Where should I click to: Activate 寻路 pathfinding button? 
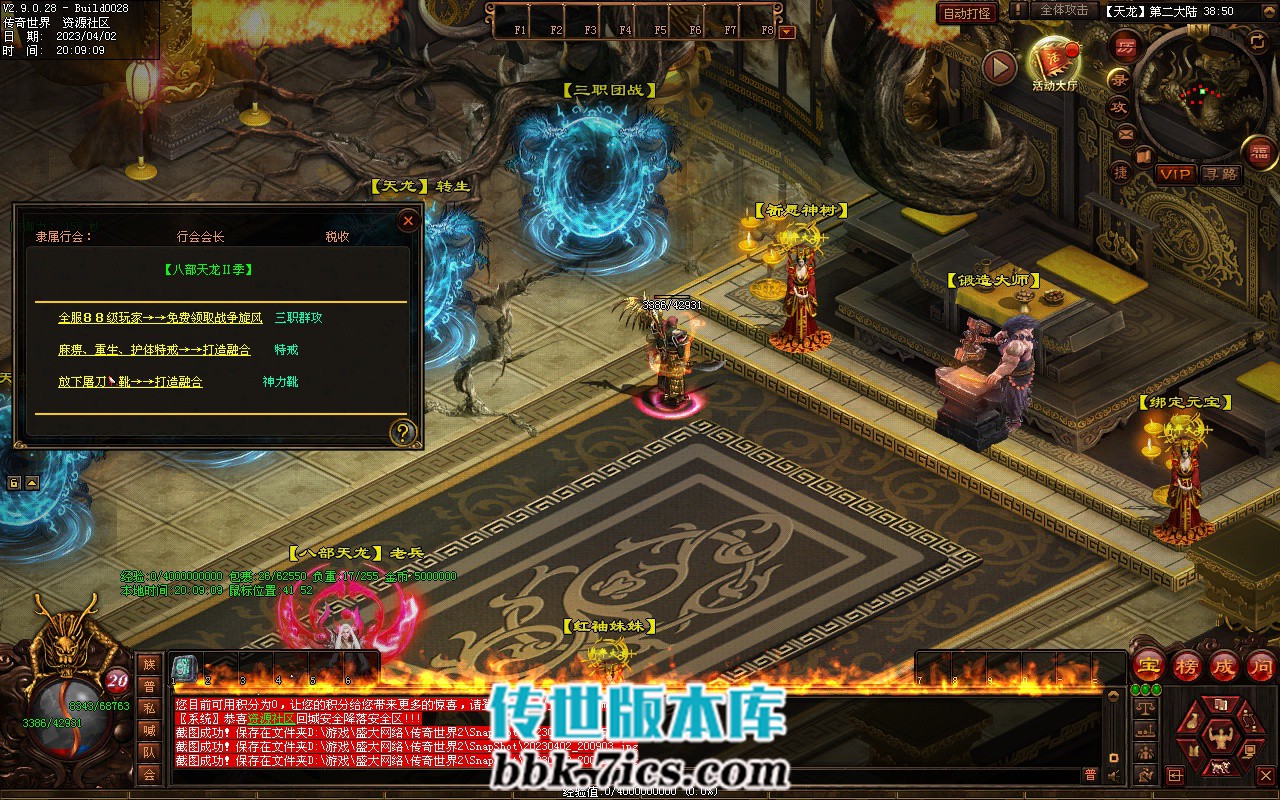point(1220,174)
